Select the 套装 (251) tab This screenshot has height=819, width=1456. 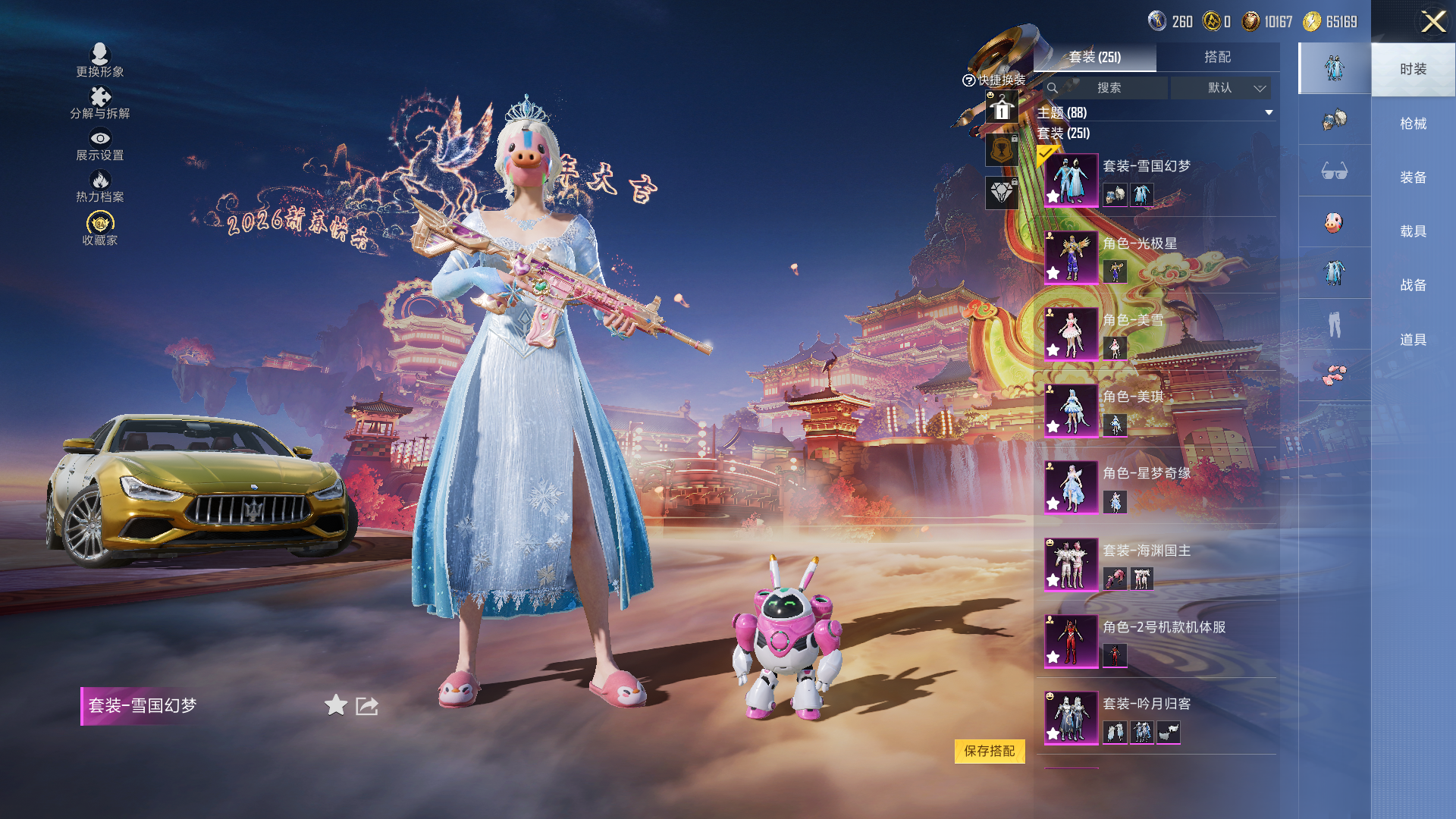[1094, 57]
